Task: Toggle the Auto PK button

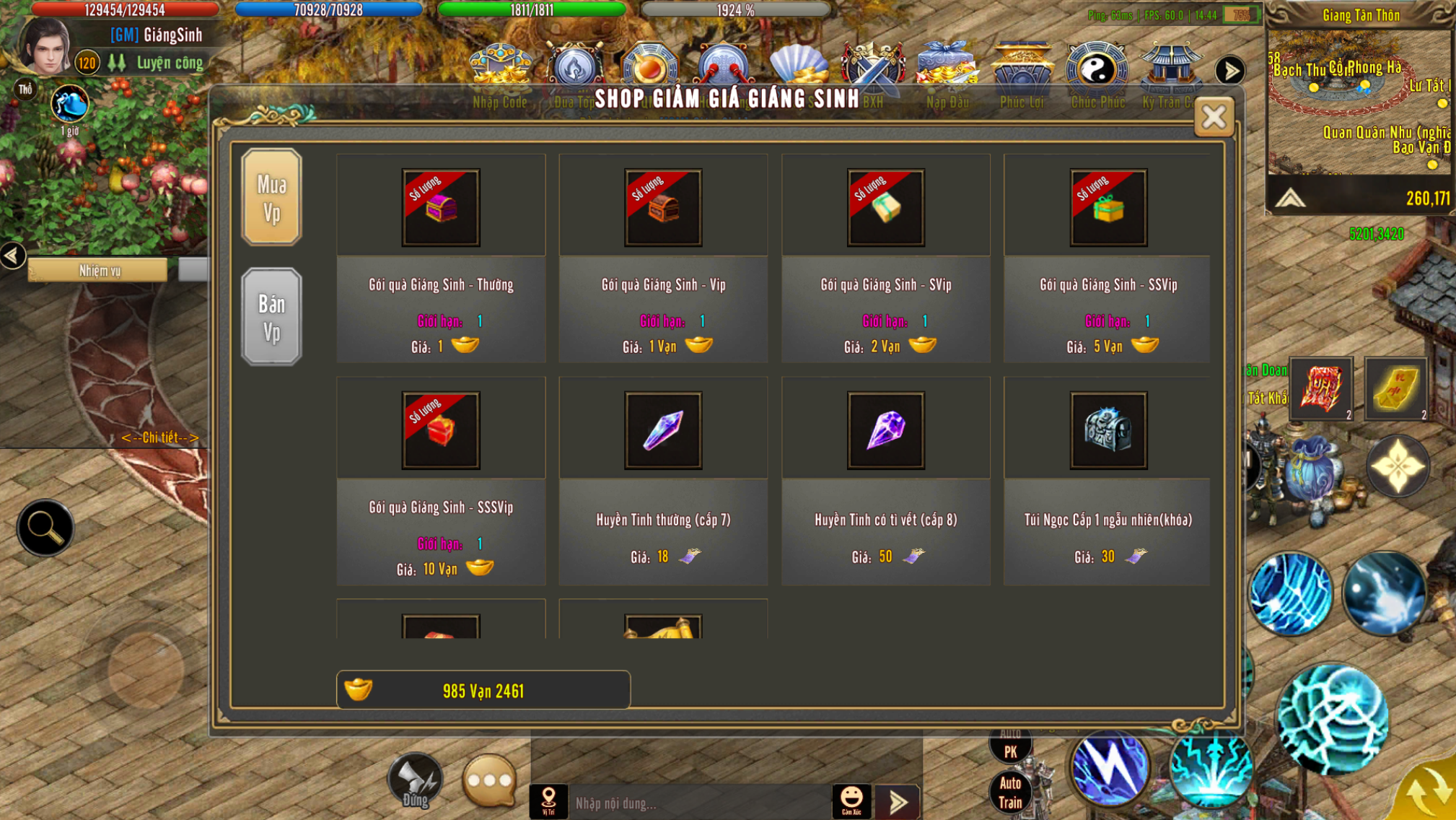Action: [x=1009, y=747]
